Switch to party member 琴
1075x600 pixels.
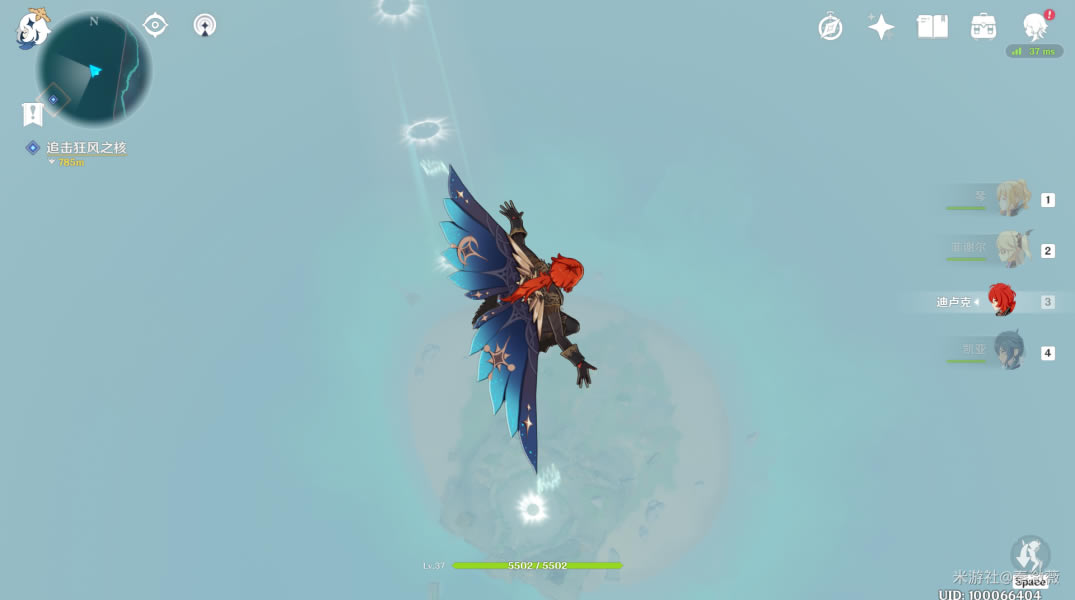(1010, 200)
